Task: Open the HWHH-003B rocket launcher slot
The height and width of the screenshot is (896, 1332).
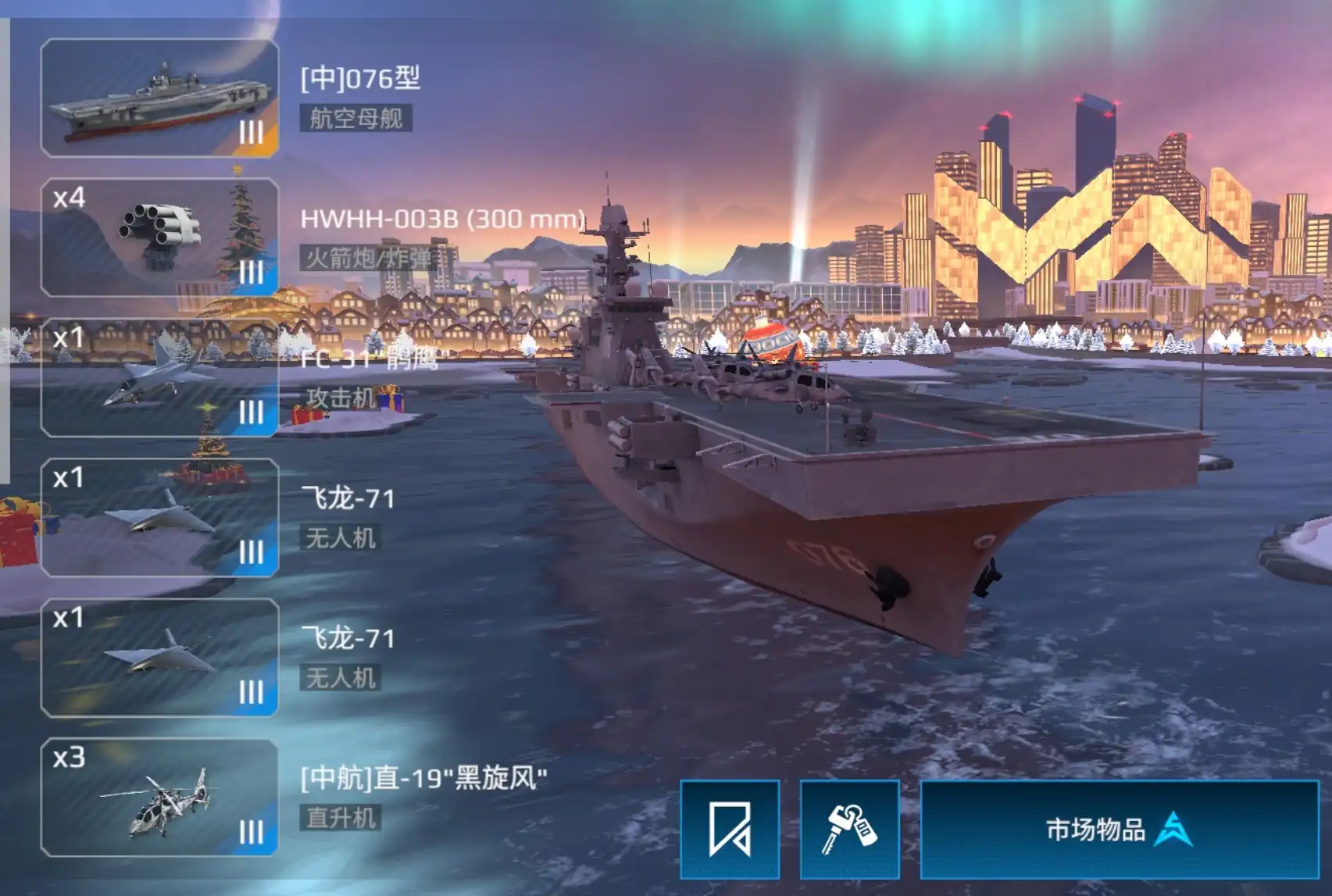Action: (x=159, y=237)
